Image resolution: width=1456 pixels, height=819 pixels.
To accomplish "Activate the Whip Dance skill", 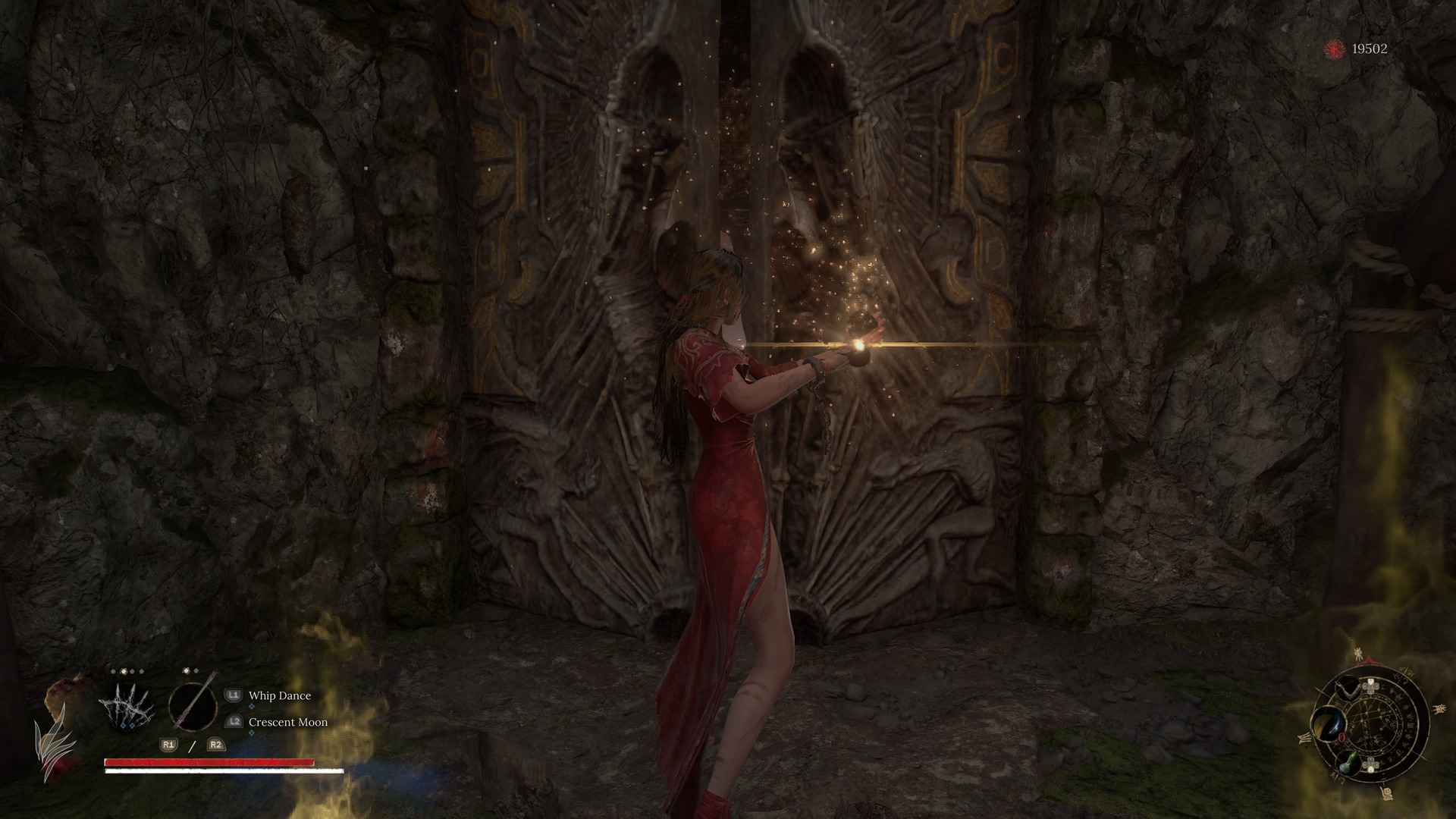I will [279, 695].
